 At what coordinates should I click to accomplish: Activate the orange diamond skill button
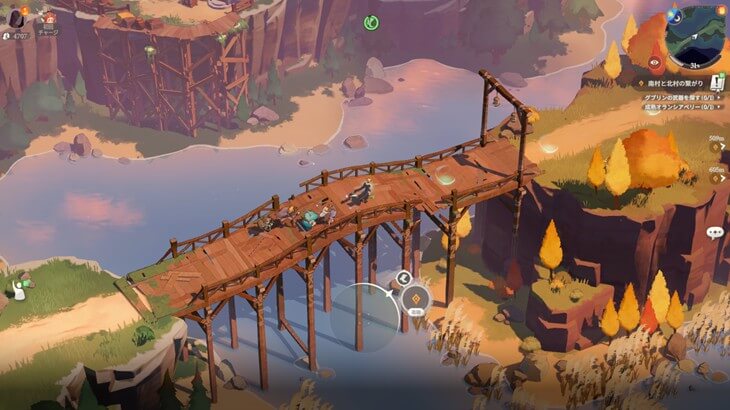[x=416, y=296]
